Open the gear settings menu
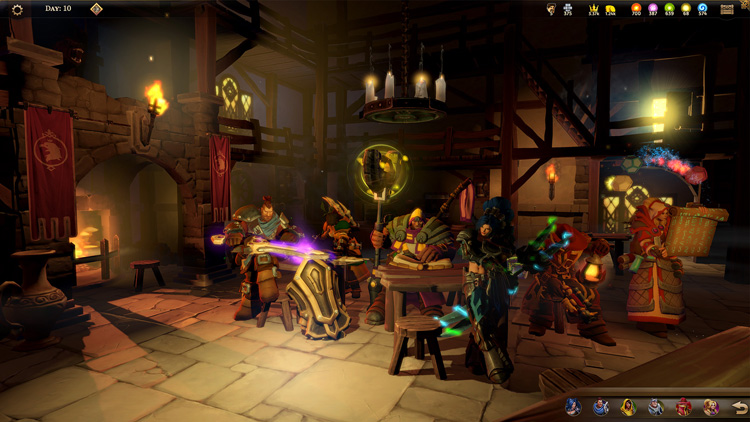 17,9
